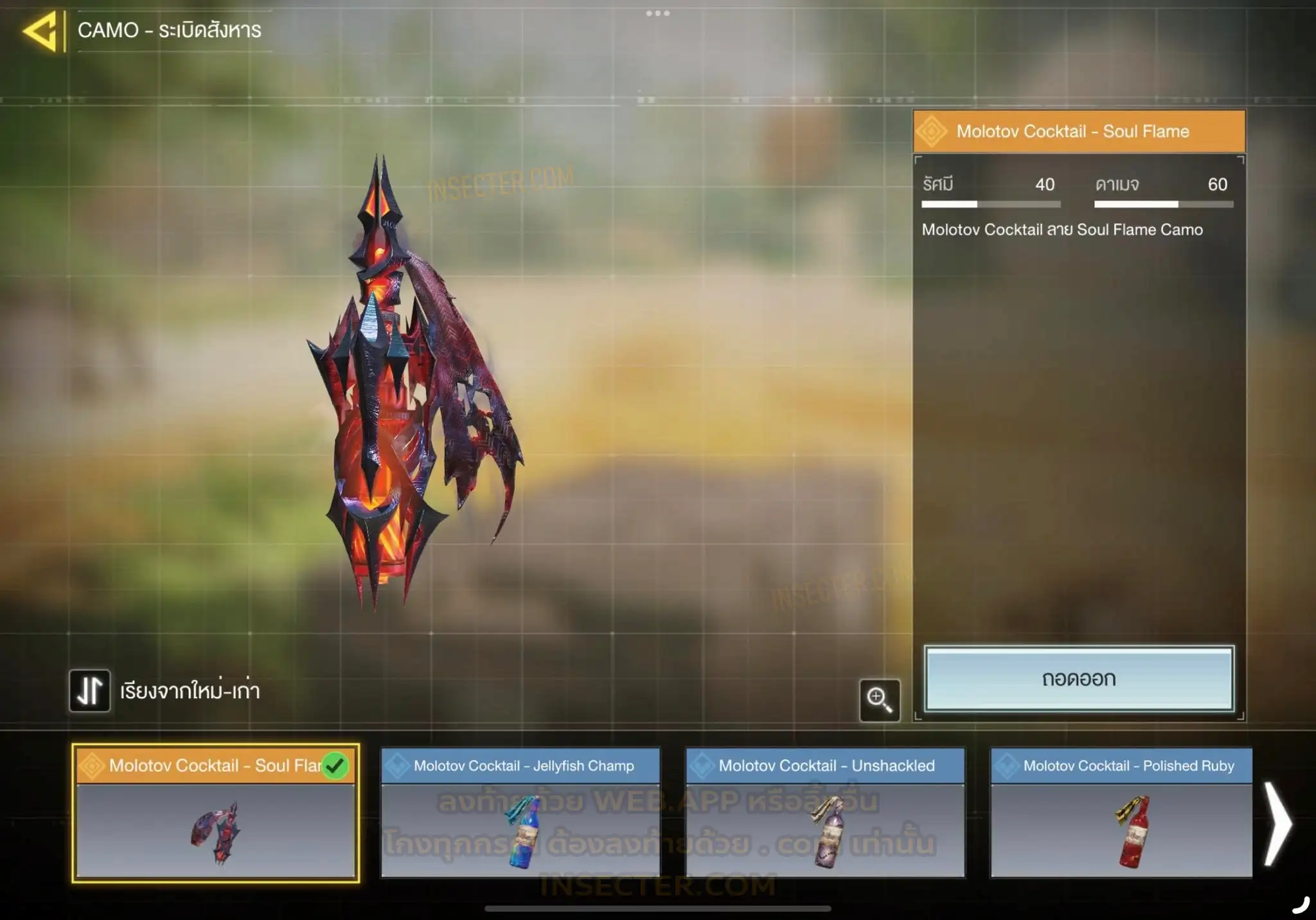Open the magnifier zoom preview
This screenshot has width=1316, height=920.
(x=879, y=699)
